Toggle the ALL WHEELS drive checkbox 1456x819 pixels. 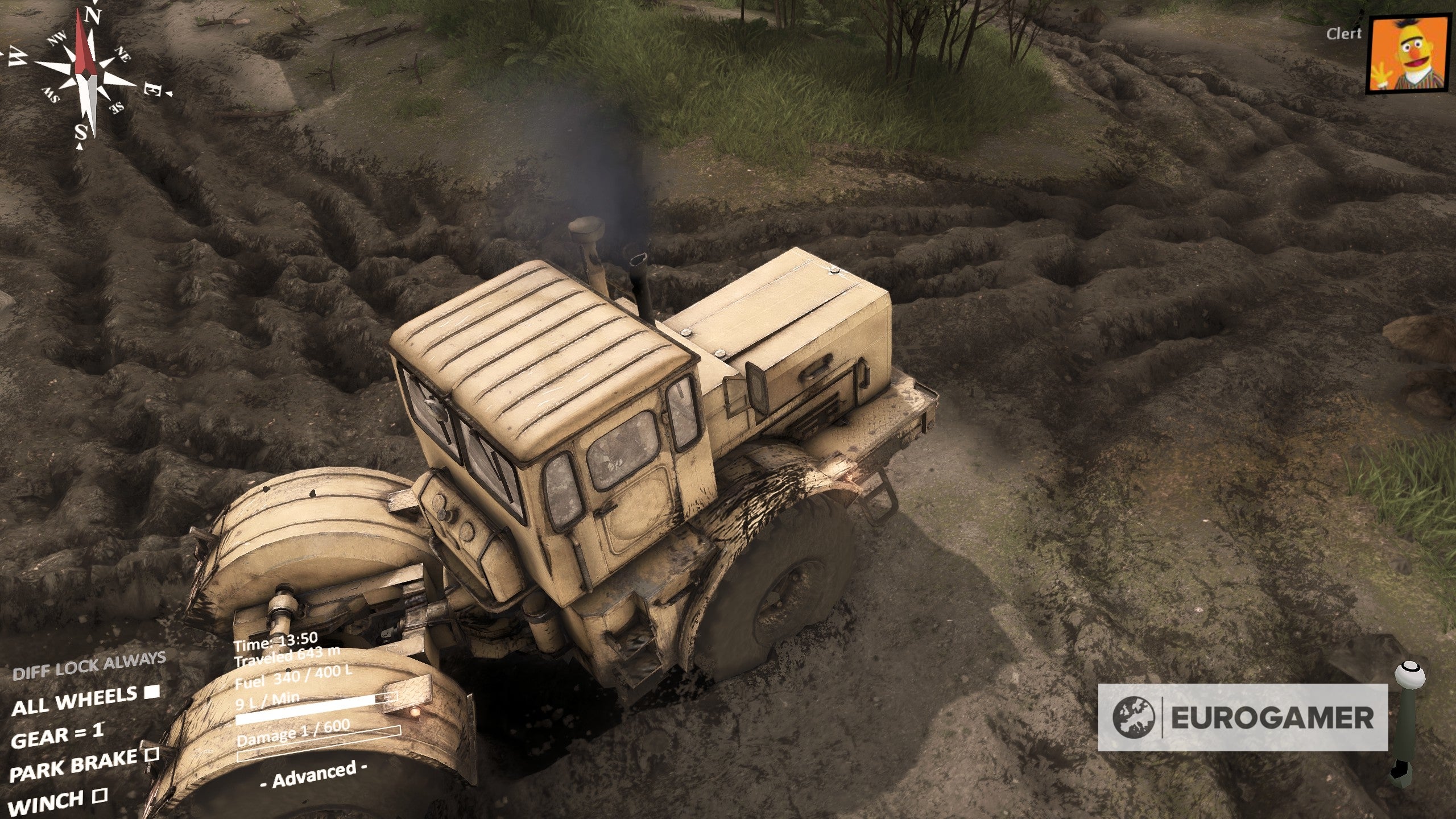151,692
